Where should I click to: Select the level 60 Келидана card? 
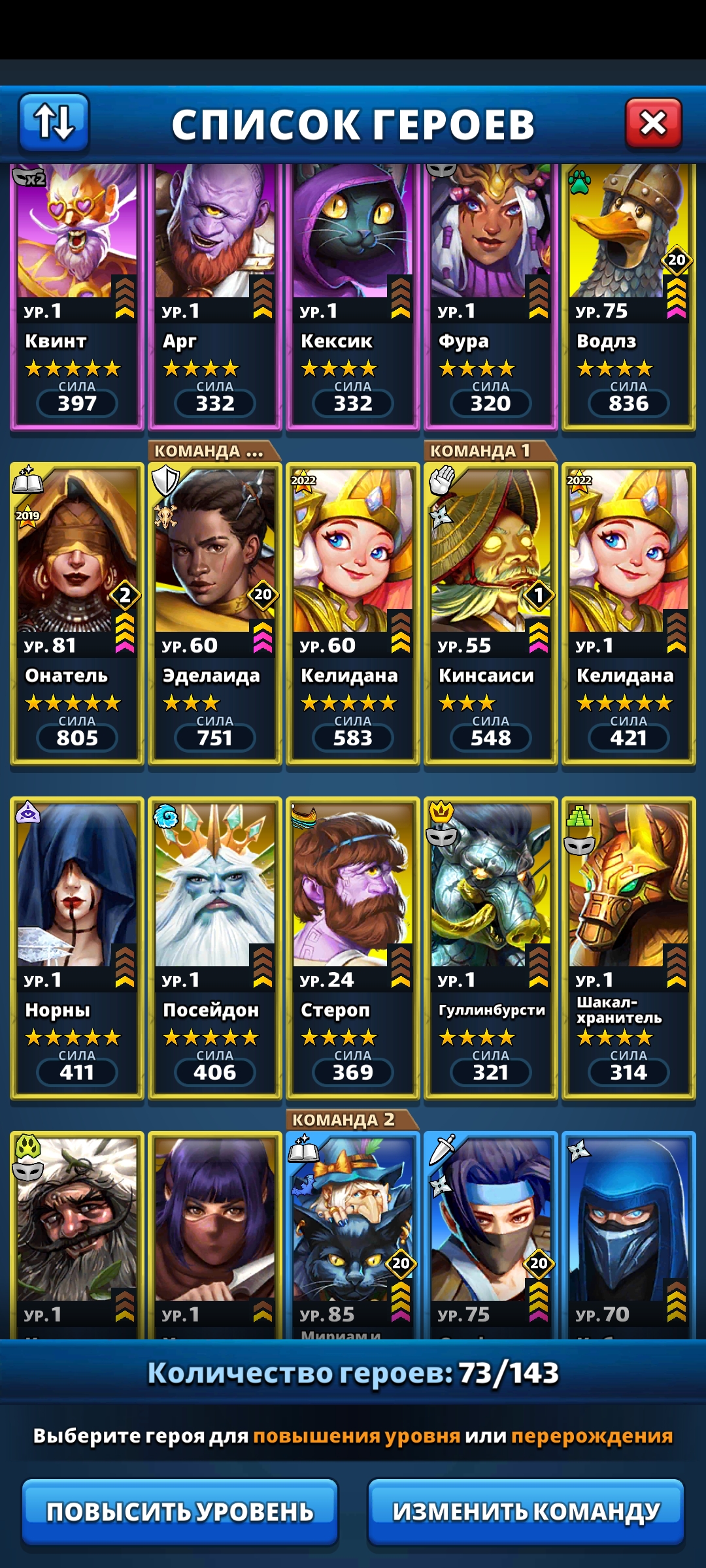point(353,614)
